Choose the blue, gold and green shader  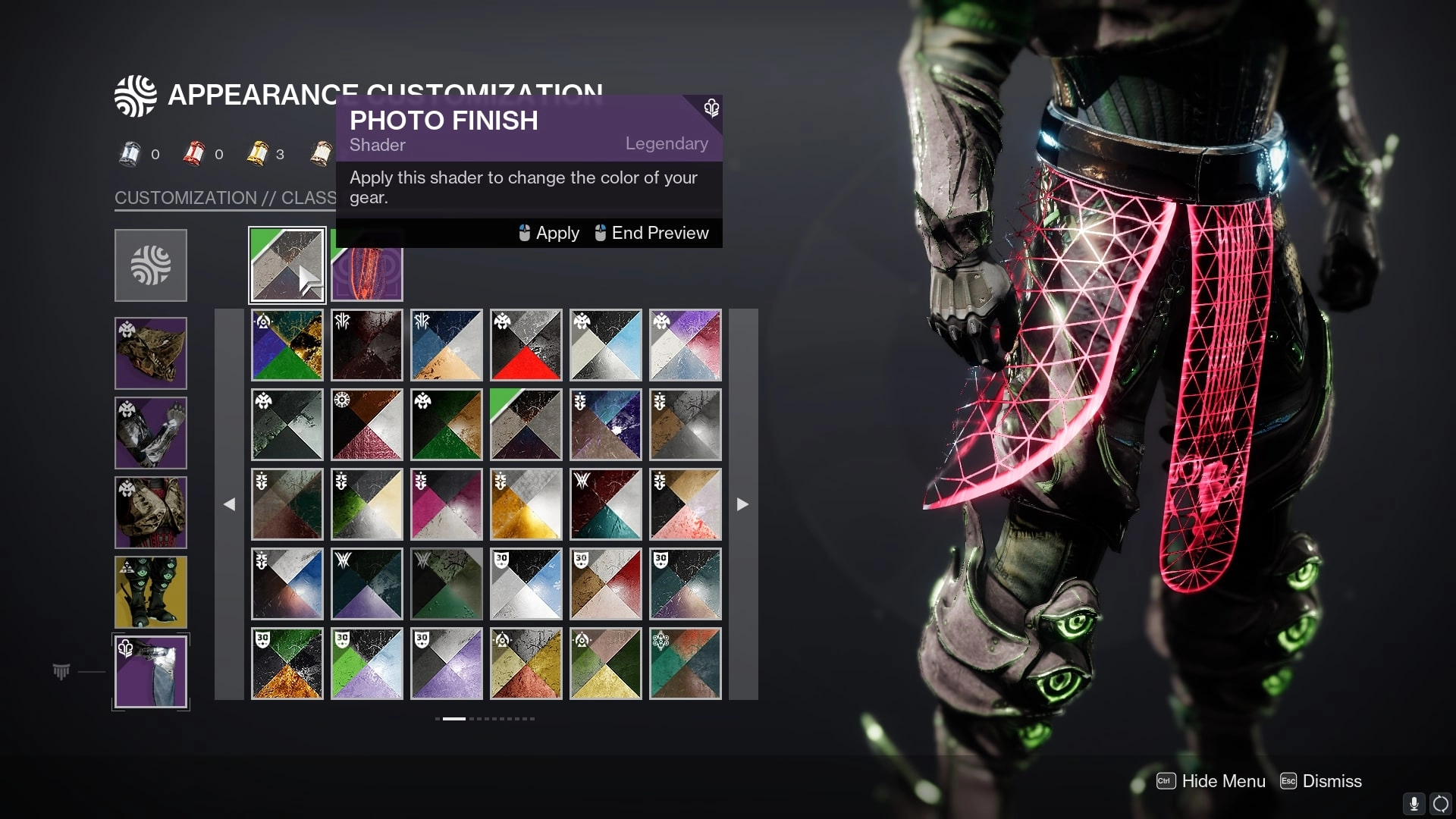pyautogui.click(x=287, y=345)
